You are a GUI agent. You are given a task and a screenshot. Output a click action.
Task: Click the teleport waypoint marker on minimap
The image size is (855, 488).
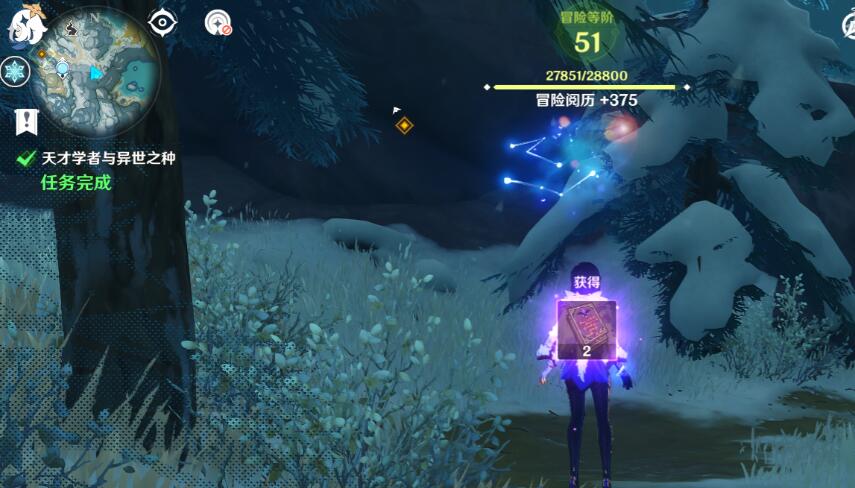coord(63,68)
